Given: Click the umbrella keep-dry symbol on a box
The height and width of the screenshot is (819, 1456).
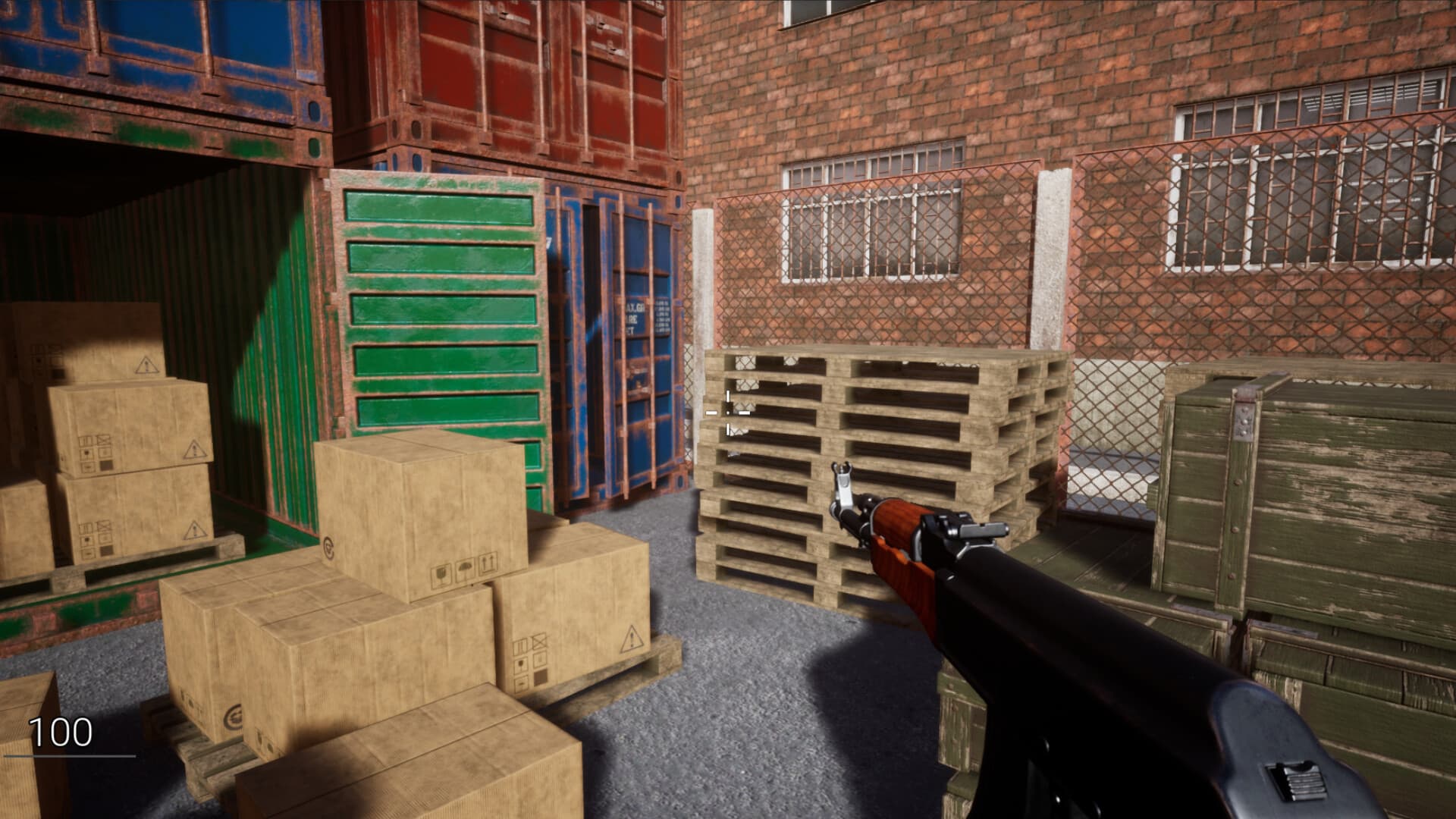Looking at the screenshot, I should 464,568.
